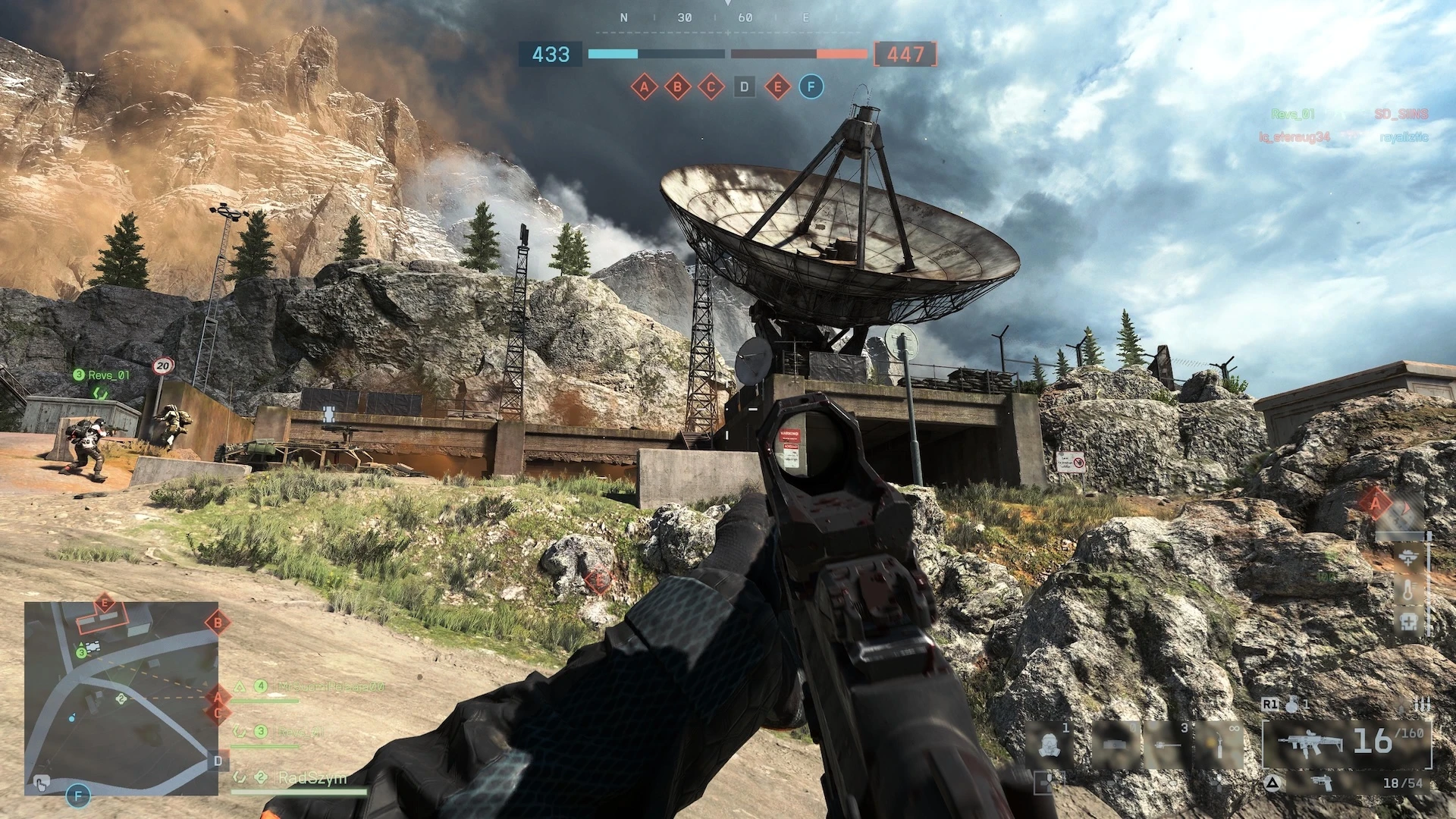This screenshot has width=1456, height=819.
Task: Click squad member RadSzym in the squad list
Action: pos(311,778)
